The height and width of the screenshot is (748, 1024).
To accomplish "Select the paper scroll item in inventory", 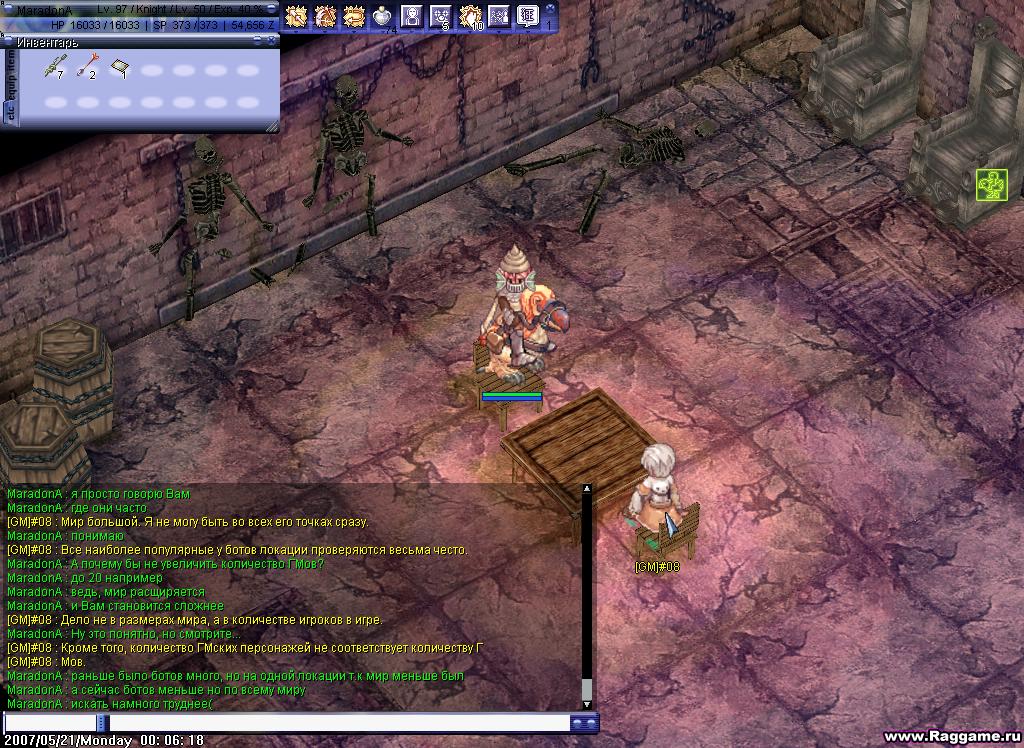I will pyautogui.click(x=119, y=69).
